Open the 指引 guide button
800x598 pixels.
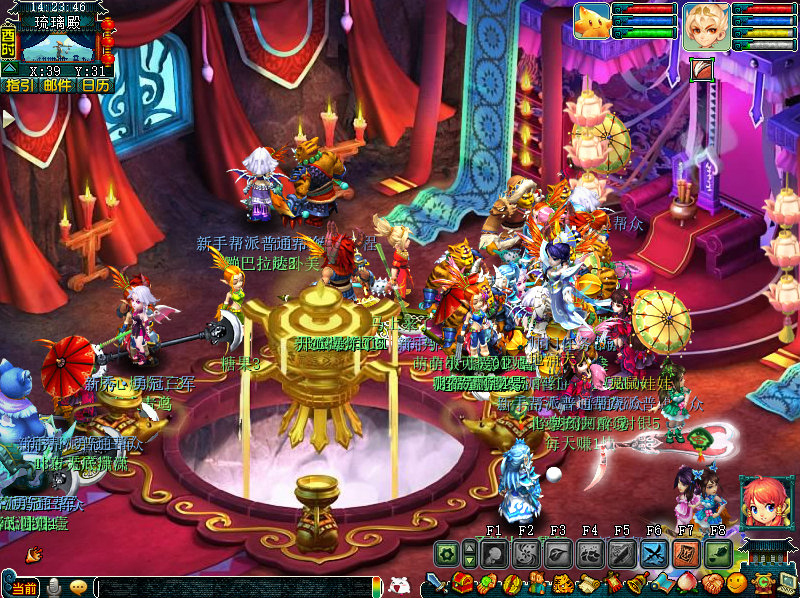[x=19, y=85]
